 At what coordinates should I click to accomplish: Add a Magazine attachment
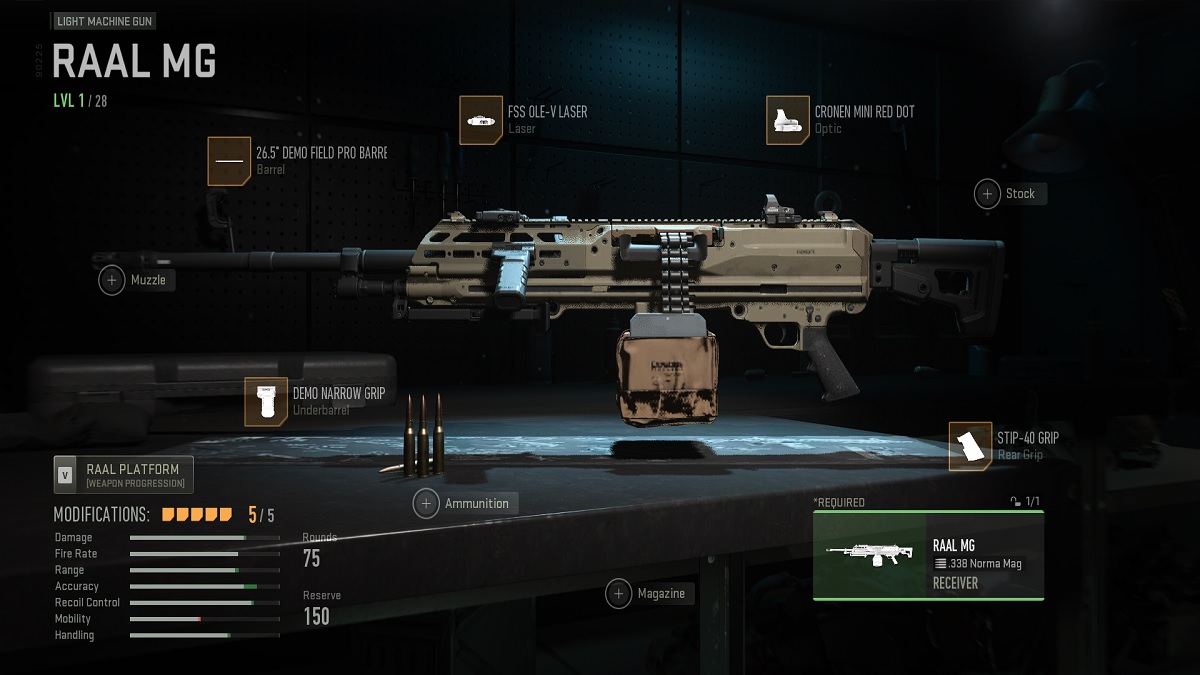619,594
